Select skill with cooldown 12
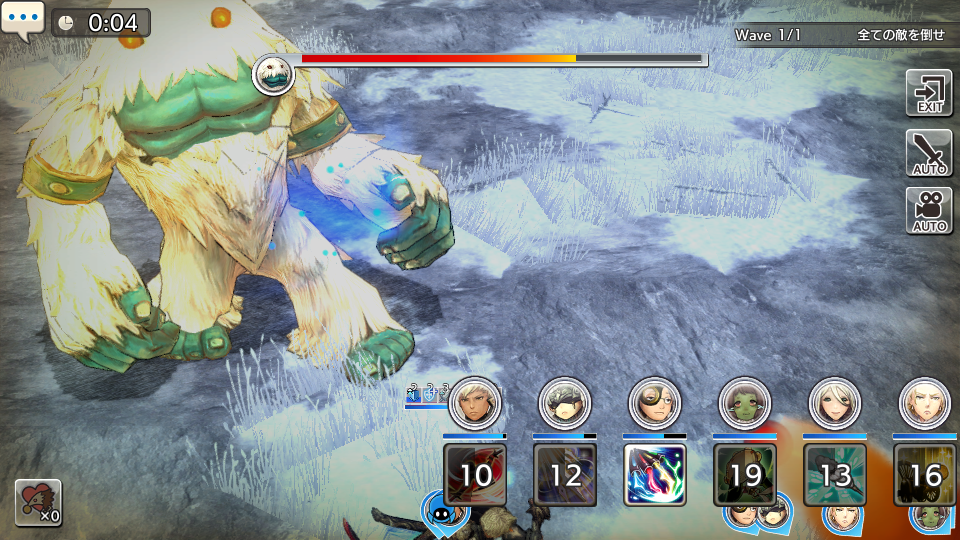Screen dimensions: 960x540 (565, 474)
